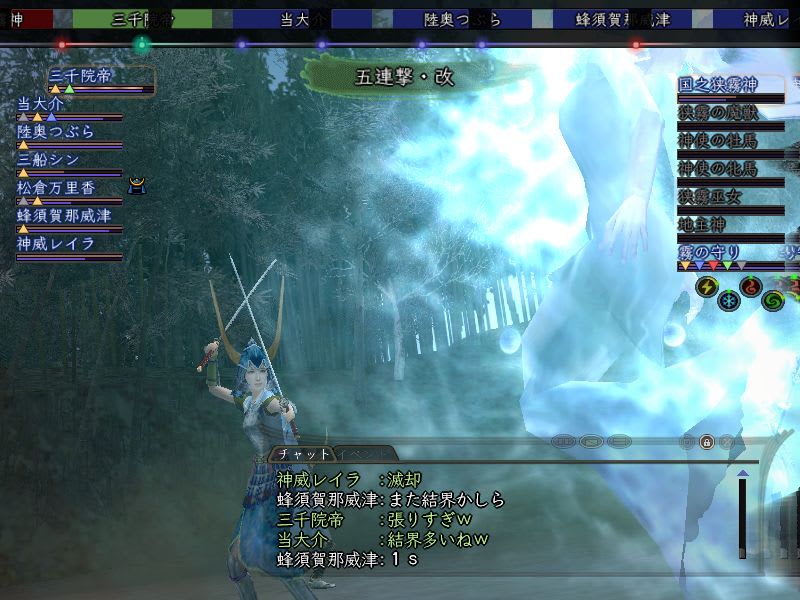
Task: Select party member 三千院帝
Action: click(x=85, y=77)
